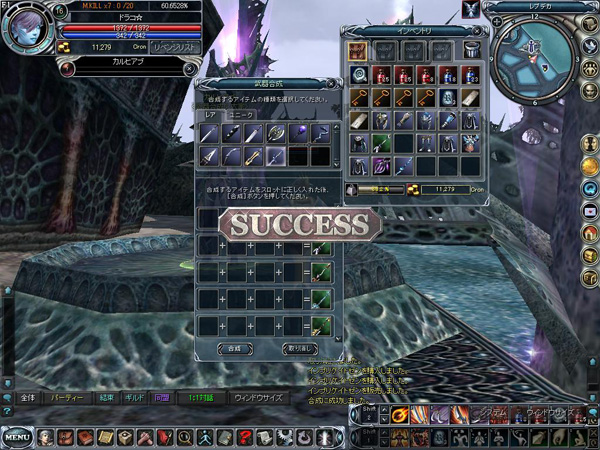This screenshot has height=450, width=600.
Task: Cancel with the 取り消し button
Action: coord(300,348)
